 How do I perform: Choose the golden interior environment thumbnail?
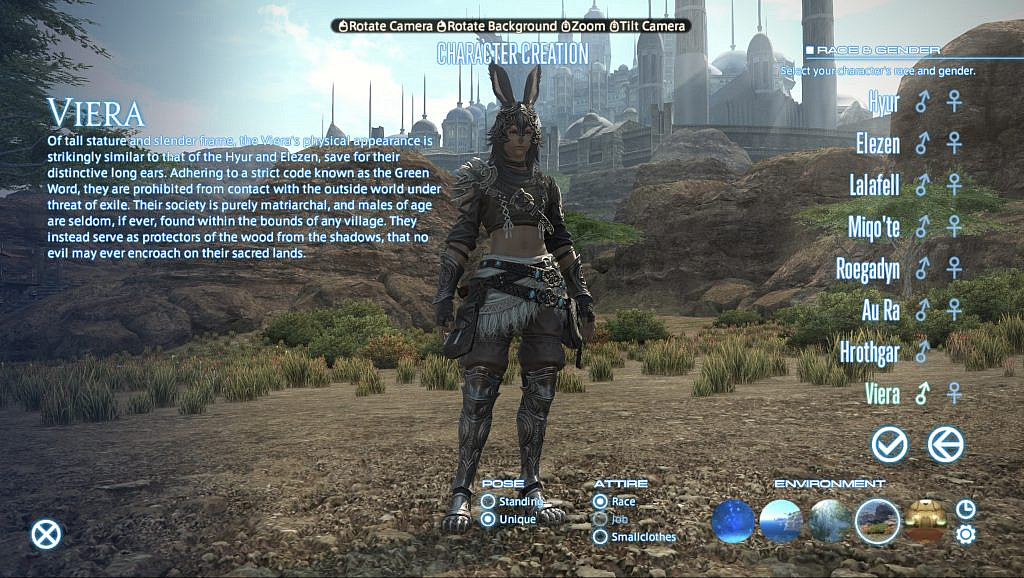pyautogui.click(x=926, y=521)
